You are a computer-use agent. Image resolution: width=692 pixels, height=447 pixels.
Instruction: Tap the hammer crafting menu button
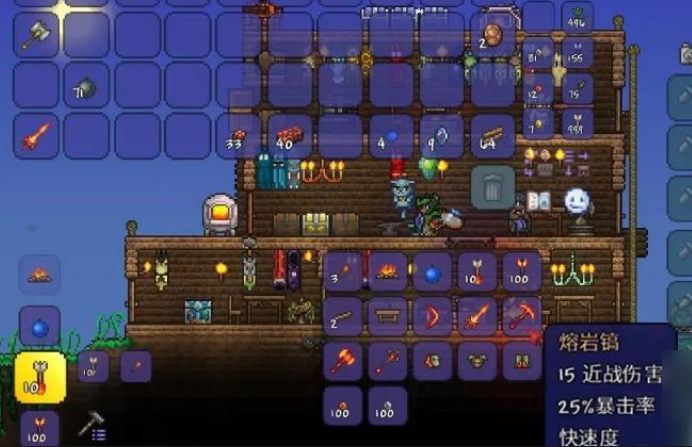point(93,424)
